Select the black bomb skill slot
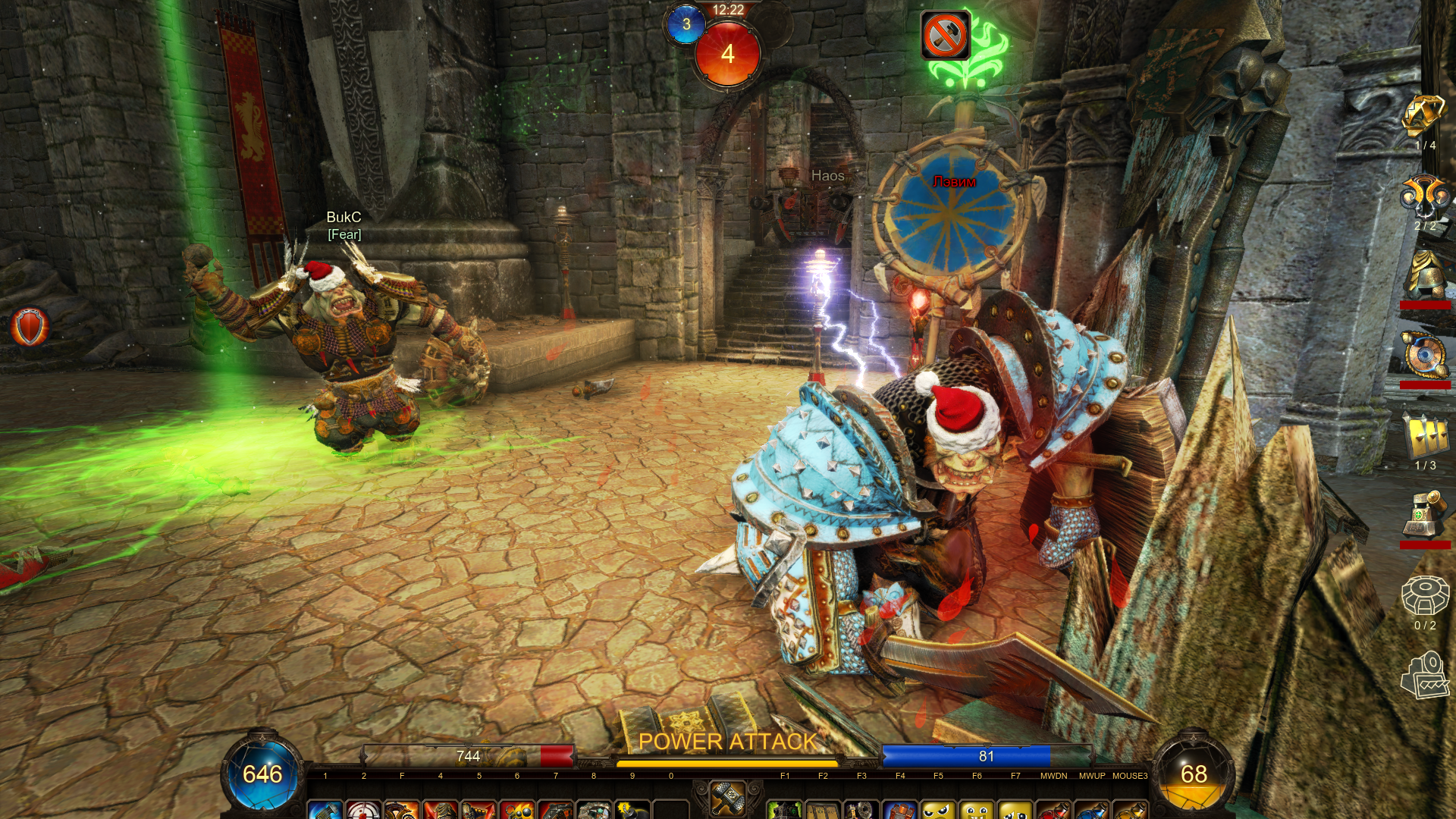 pyautogui.click(x=632, y=810)
